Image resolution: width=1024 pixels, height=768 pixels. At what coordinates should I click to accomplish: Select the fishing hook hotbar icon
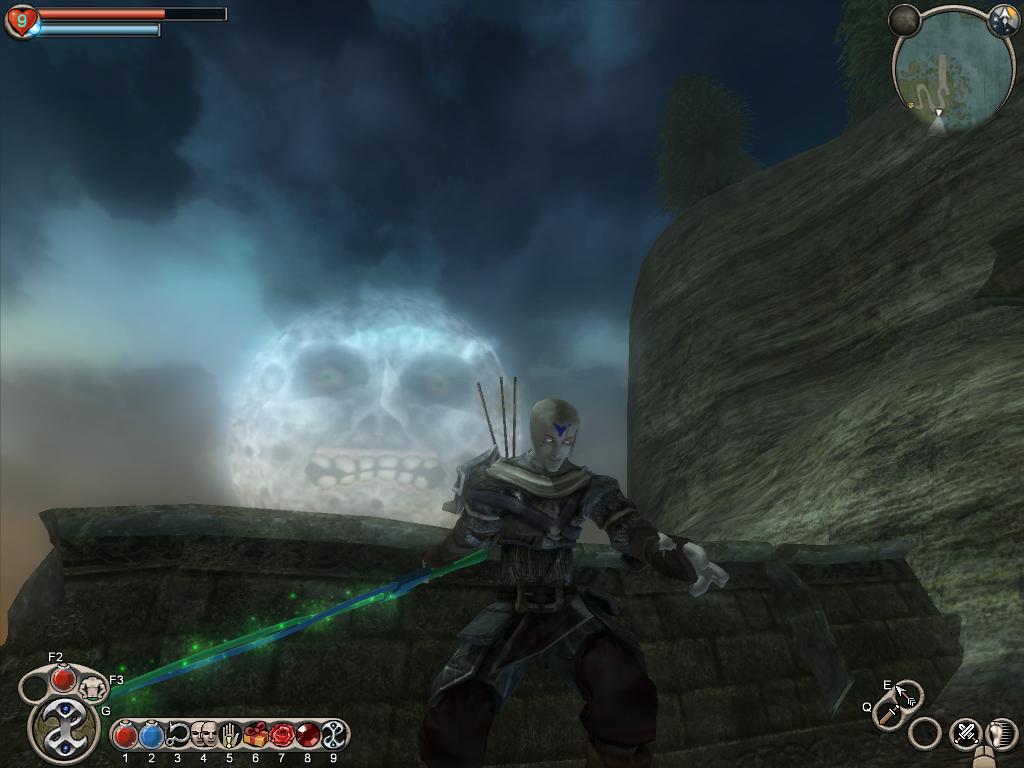[178, 736]
